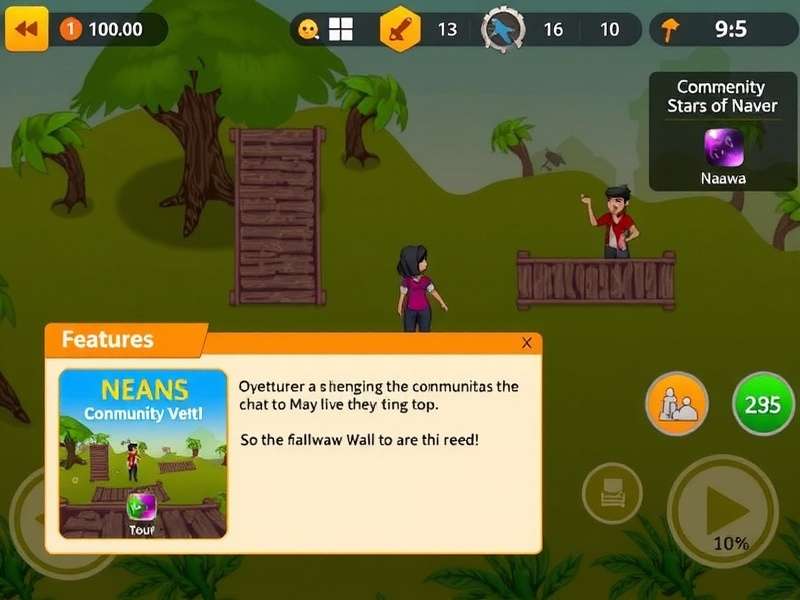Click the yellow emoji face icon
800x600 pixels.
pos(309,30)
